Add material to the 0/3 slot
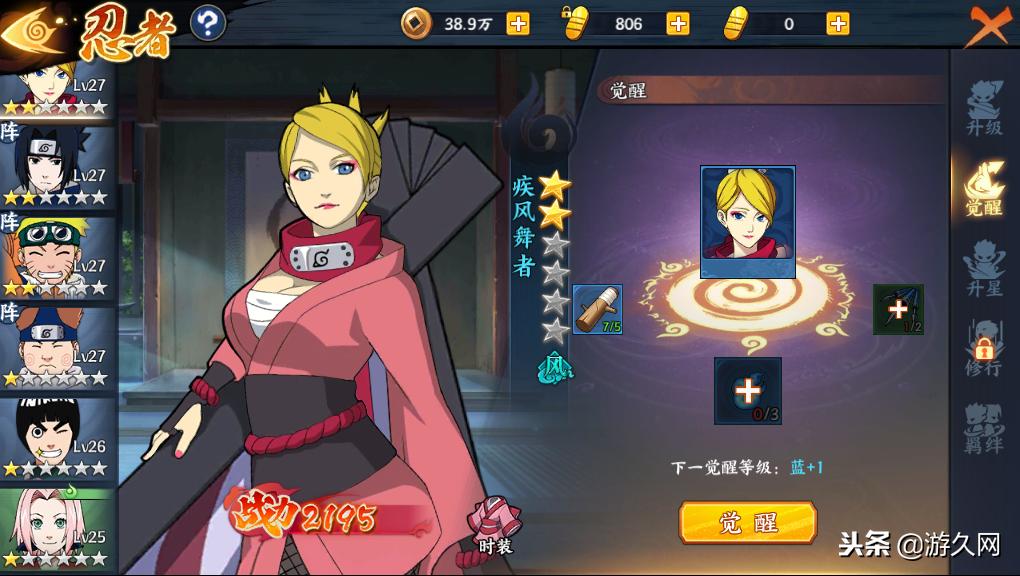The width and height of the screenshot is (1020, 576). pos(748,391)
